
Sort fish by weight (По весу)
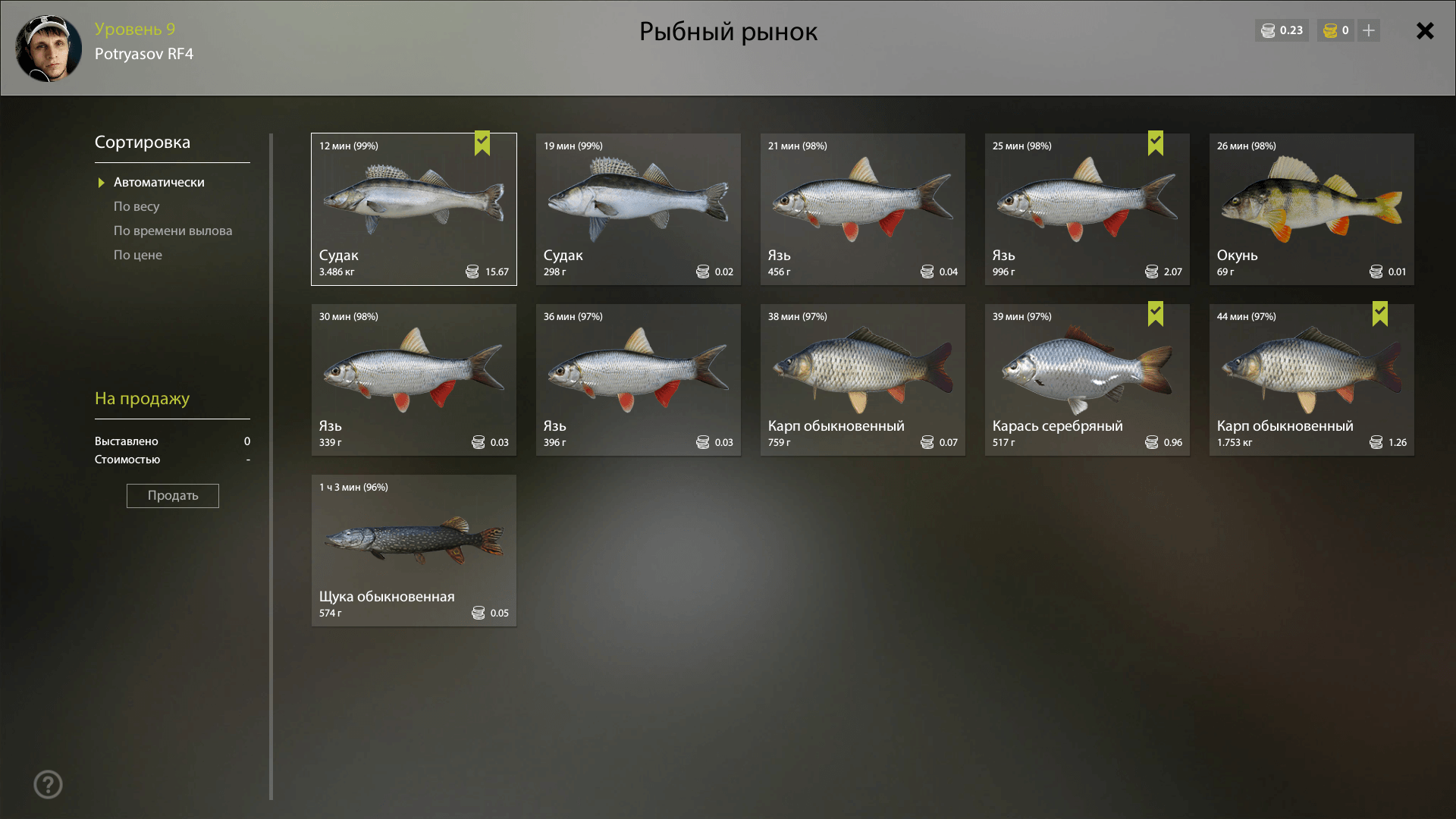136,206
